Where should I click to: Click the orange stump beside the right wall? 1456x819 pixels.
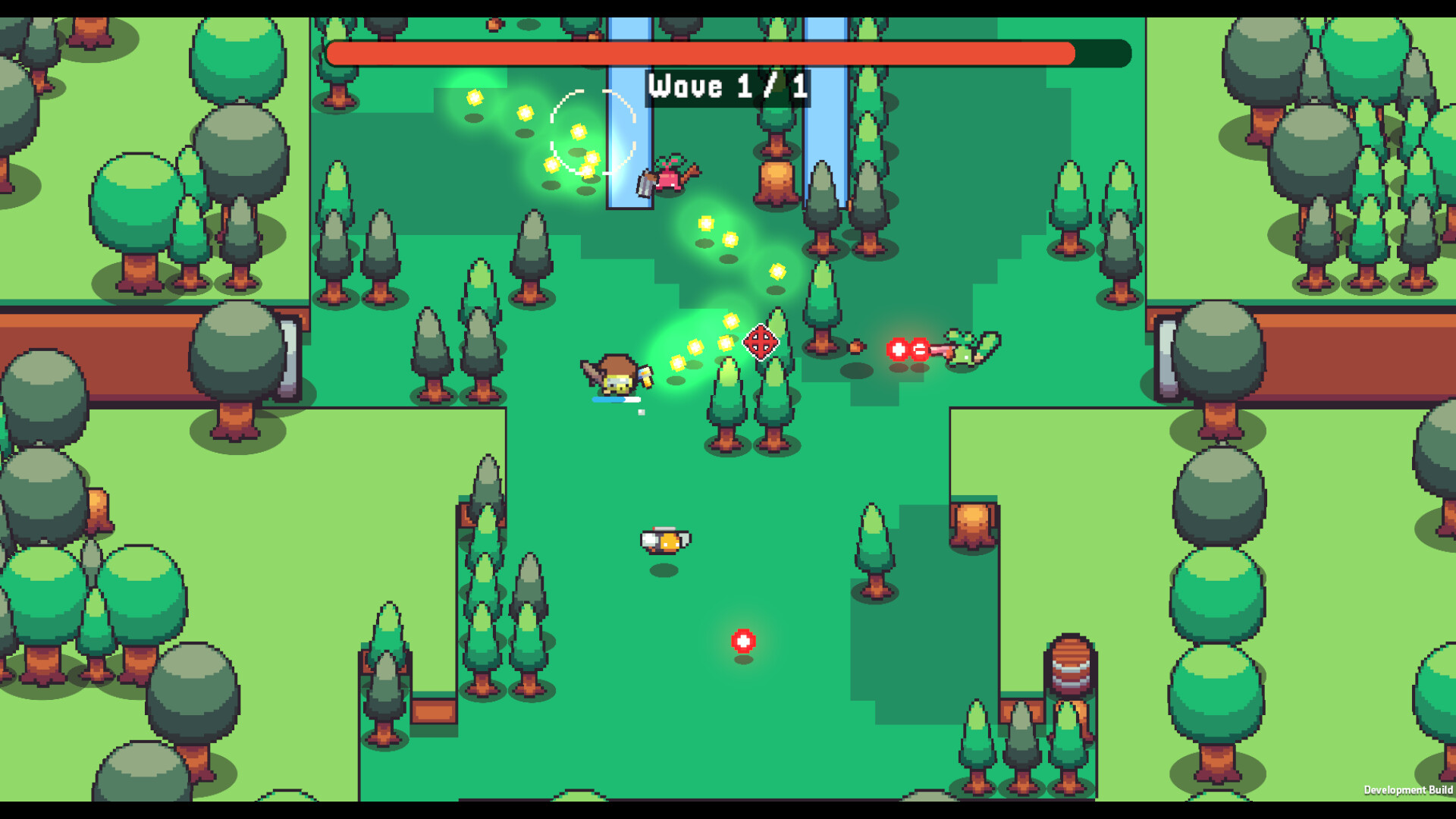coord(974,523)
